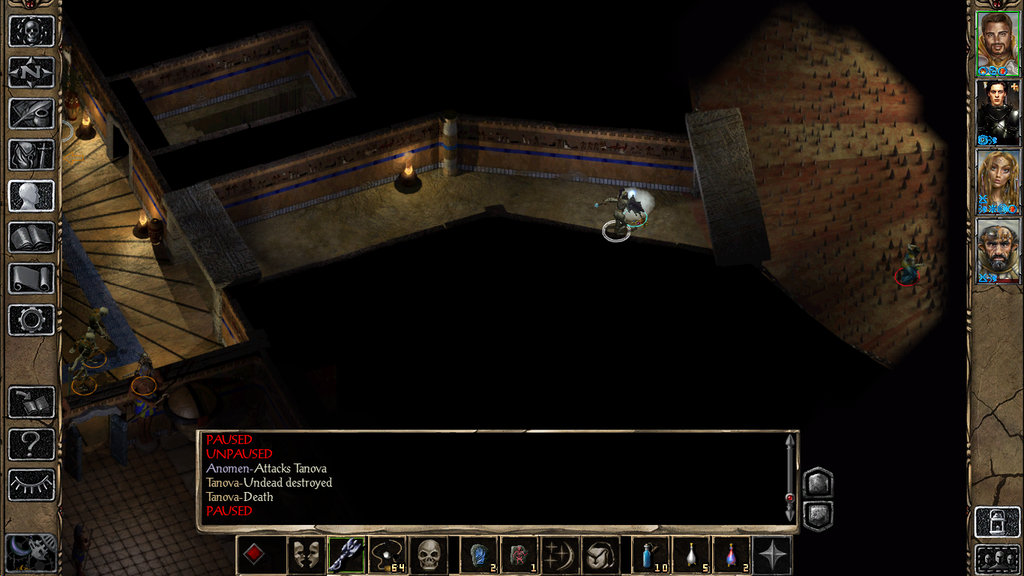Screen dimensions: 1024x576
Task: Open the inventory screen icon
Action: click(31, 154)
